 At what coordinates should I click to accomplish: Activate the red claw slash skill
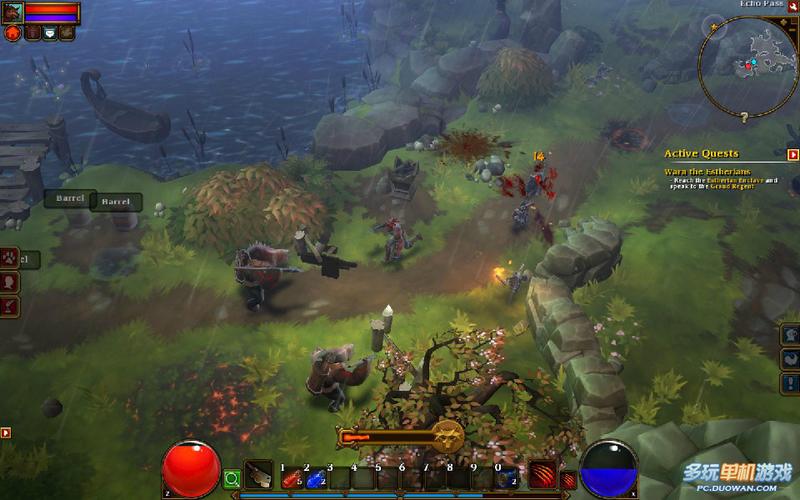543,475
